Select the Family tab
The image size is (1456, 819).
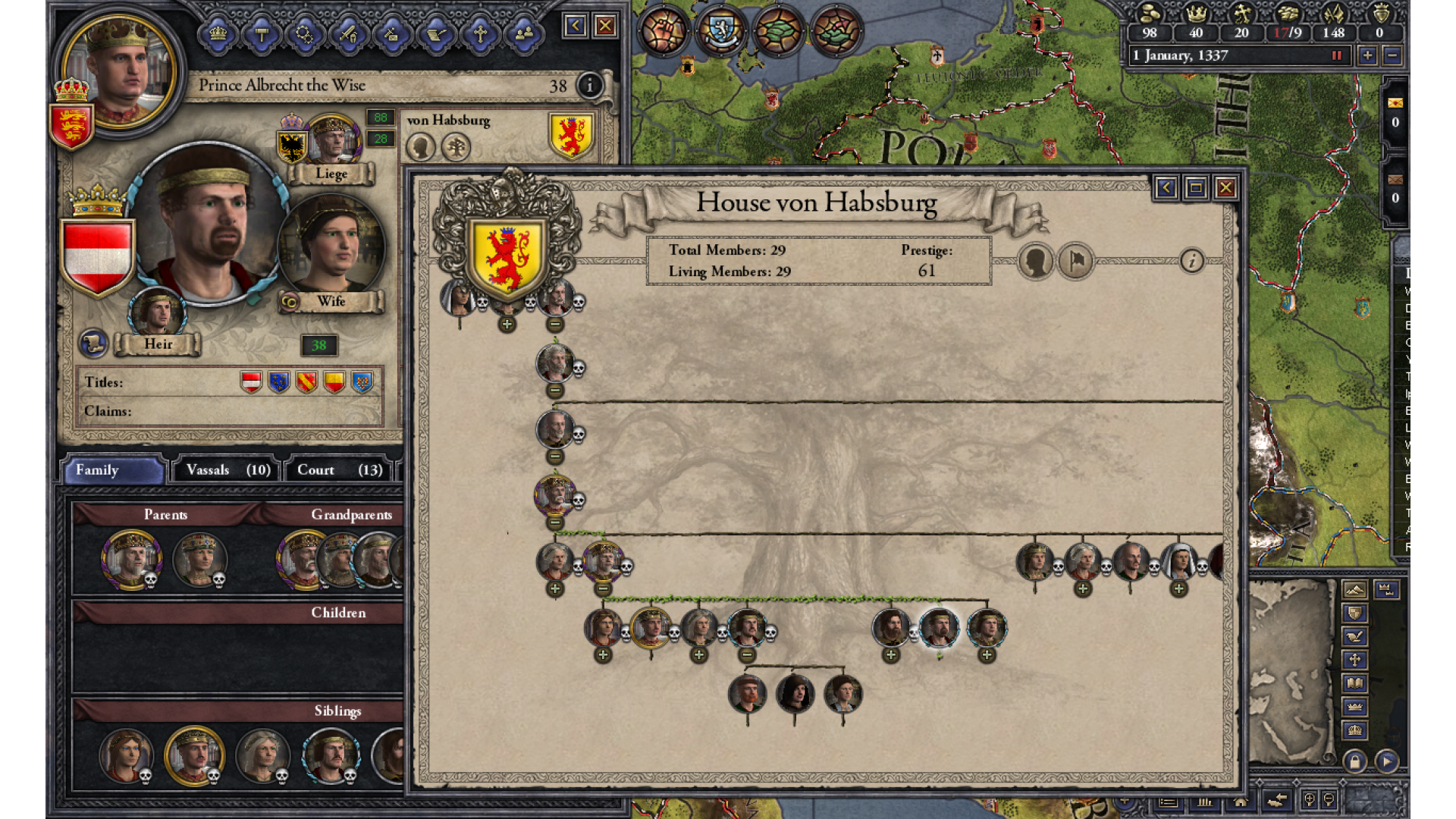(x=114, y=470)
